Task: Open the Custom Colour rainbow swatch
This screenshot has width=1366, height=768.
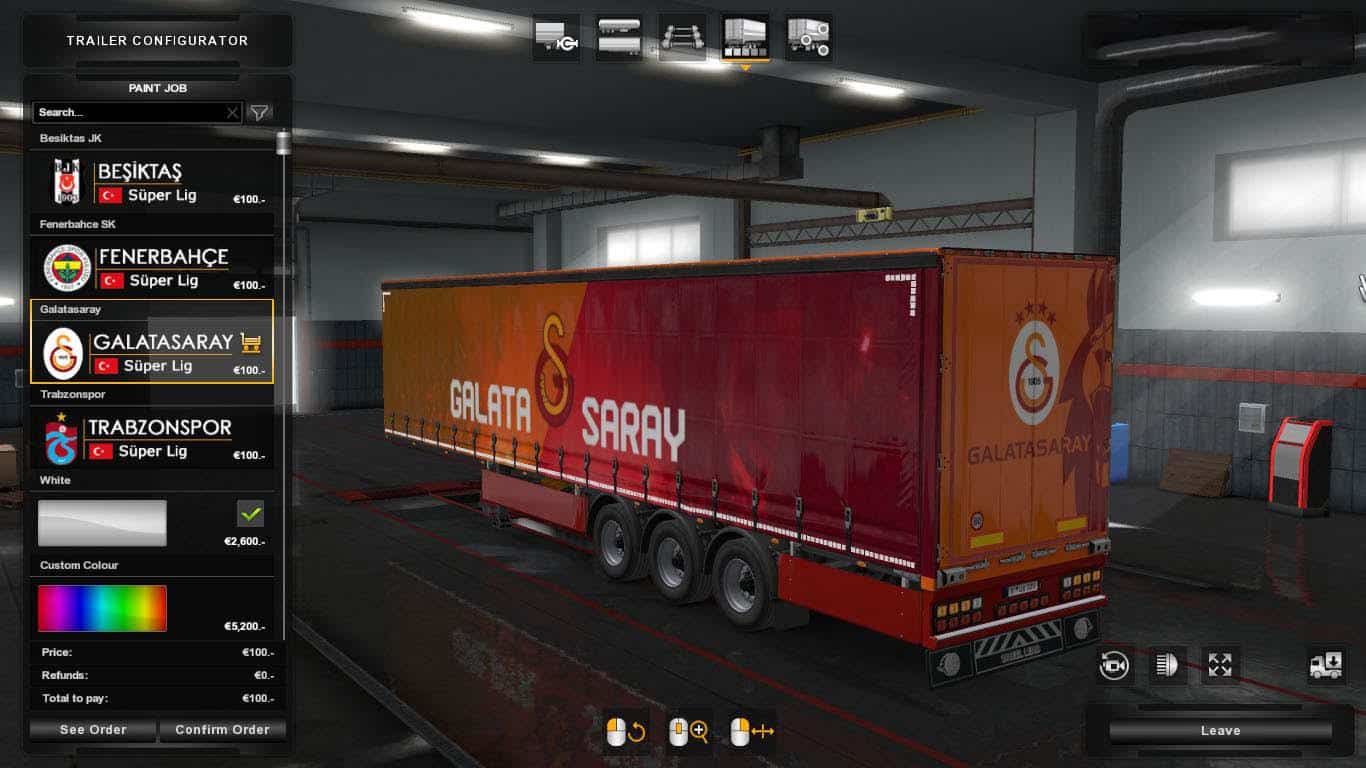Action: coord(102,608)
